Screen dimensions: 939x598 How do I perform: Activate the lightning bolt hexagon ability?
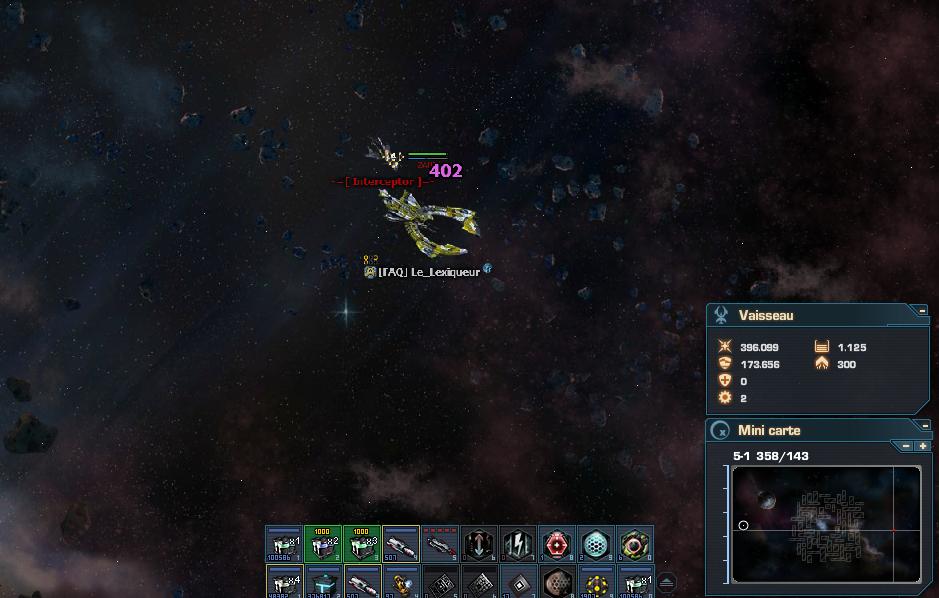[518, 545]
